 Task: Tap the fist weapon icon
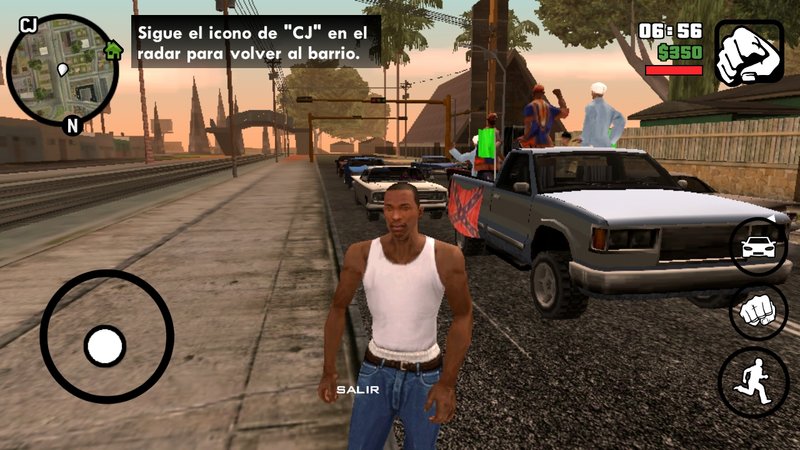pyautogui.click(x=749, y=52)
